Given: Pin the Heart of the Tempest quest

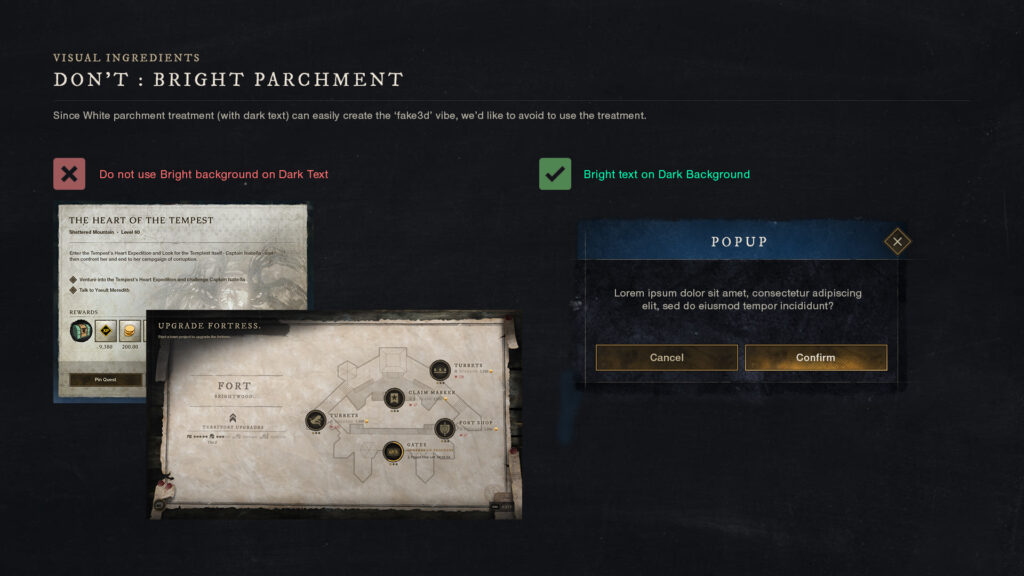Looking at the screenshot, I should pos(105,380).
